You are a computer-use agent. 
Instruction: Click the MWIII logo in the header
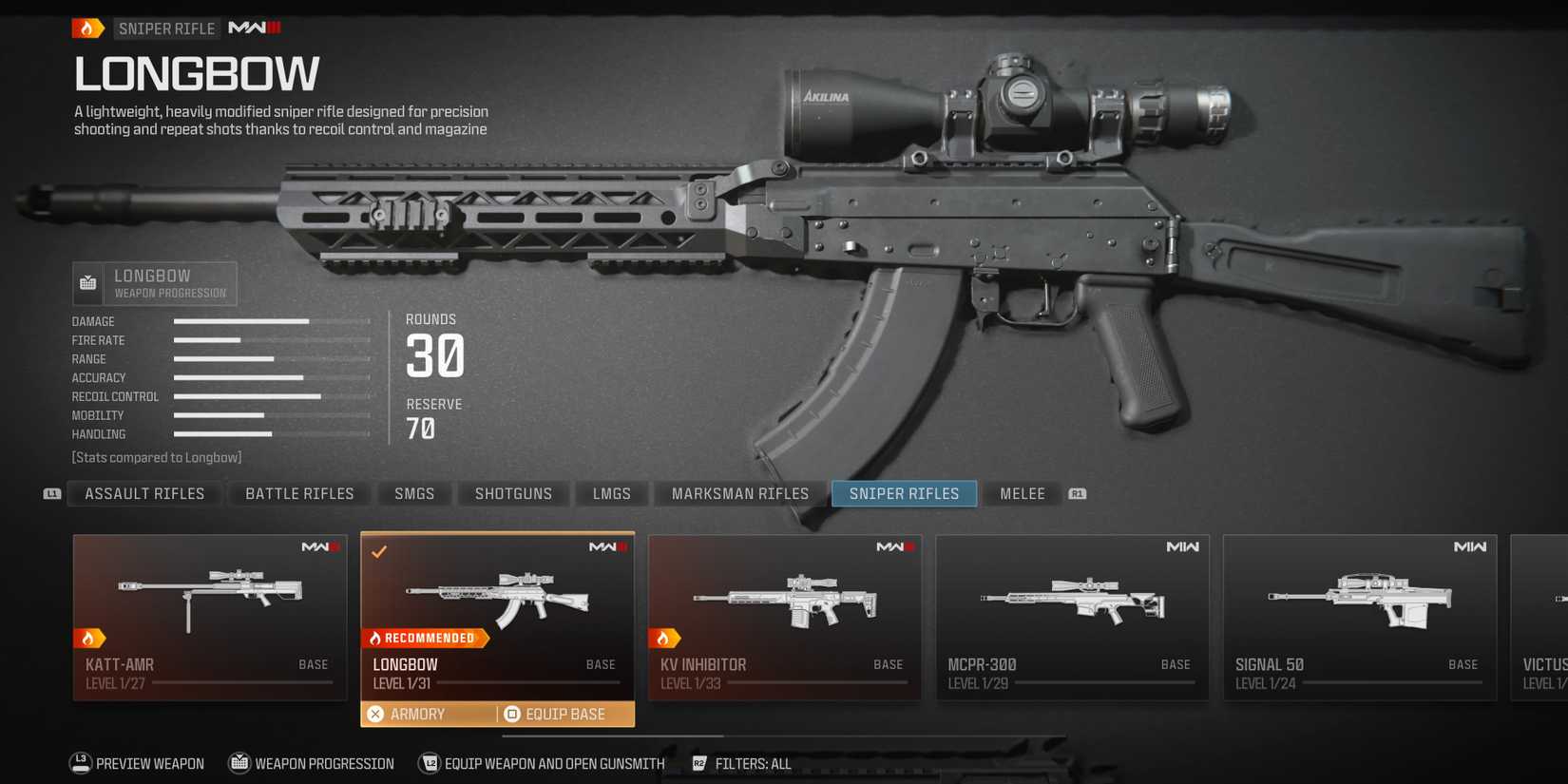(252, 28)
